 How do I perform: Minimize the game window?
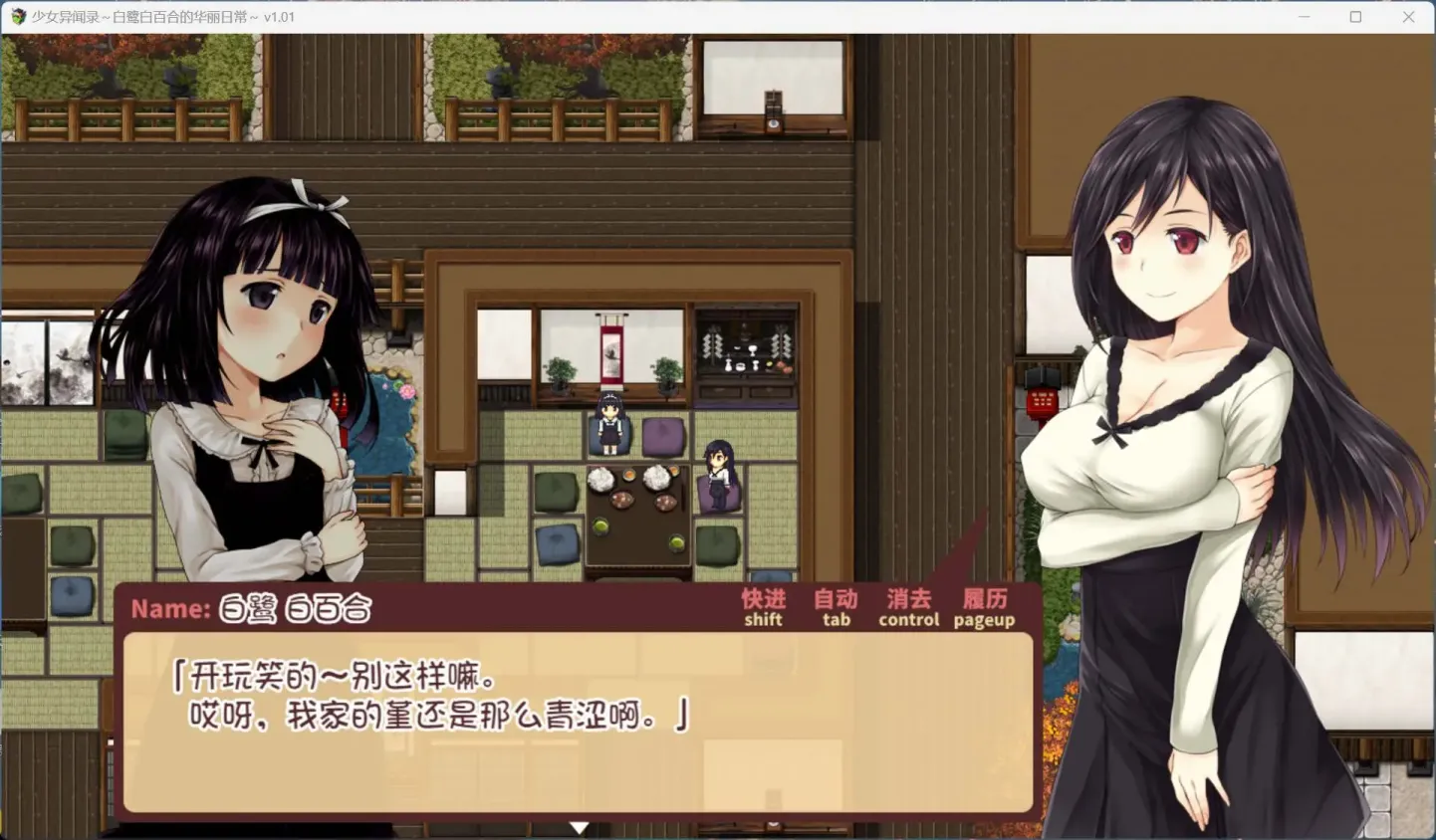pyautogui.click(x=1305, y=16)
